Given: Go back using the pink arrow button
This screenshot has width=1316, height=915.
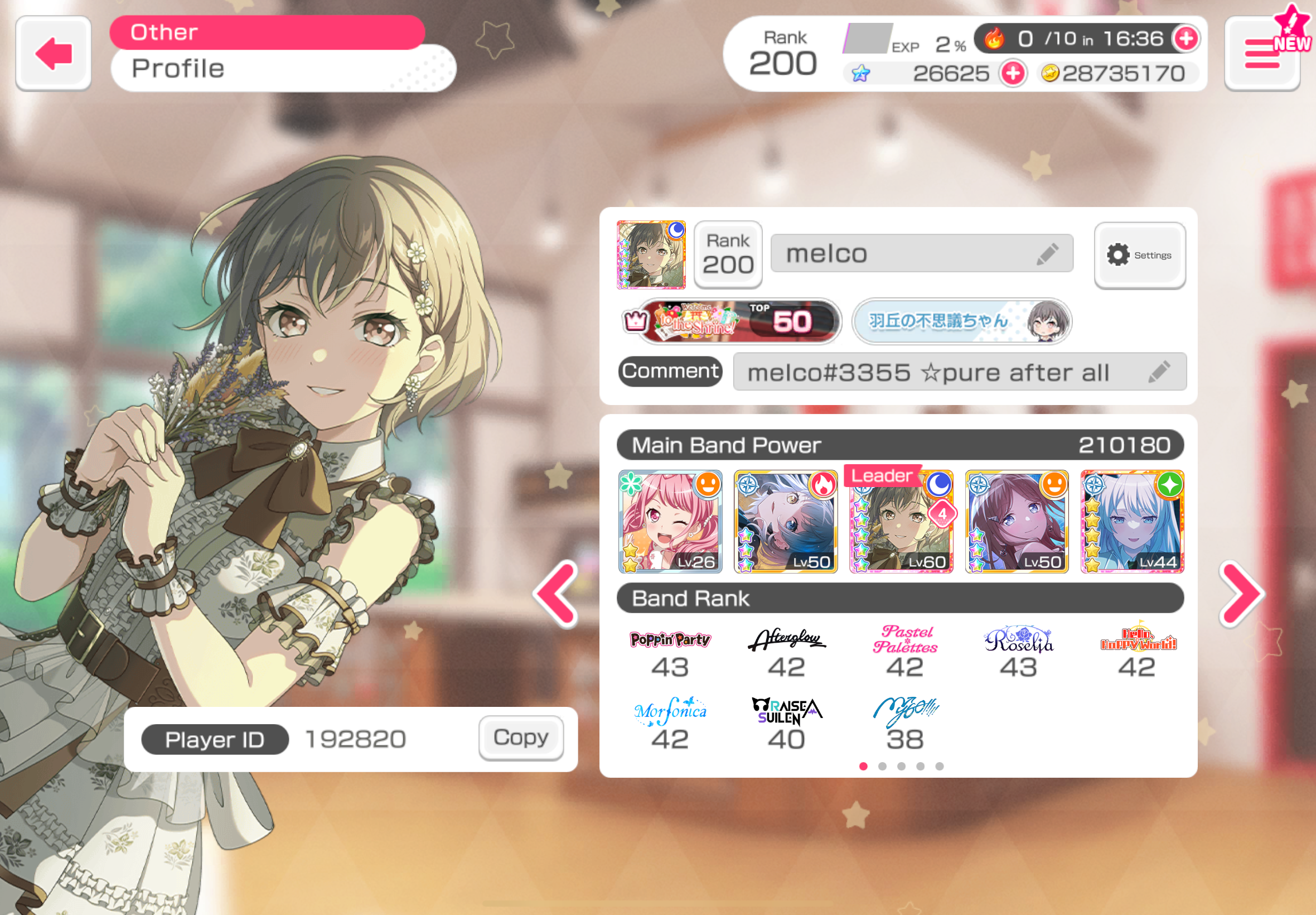Looking at the screenshot, I should (54, 54).
